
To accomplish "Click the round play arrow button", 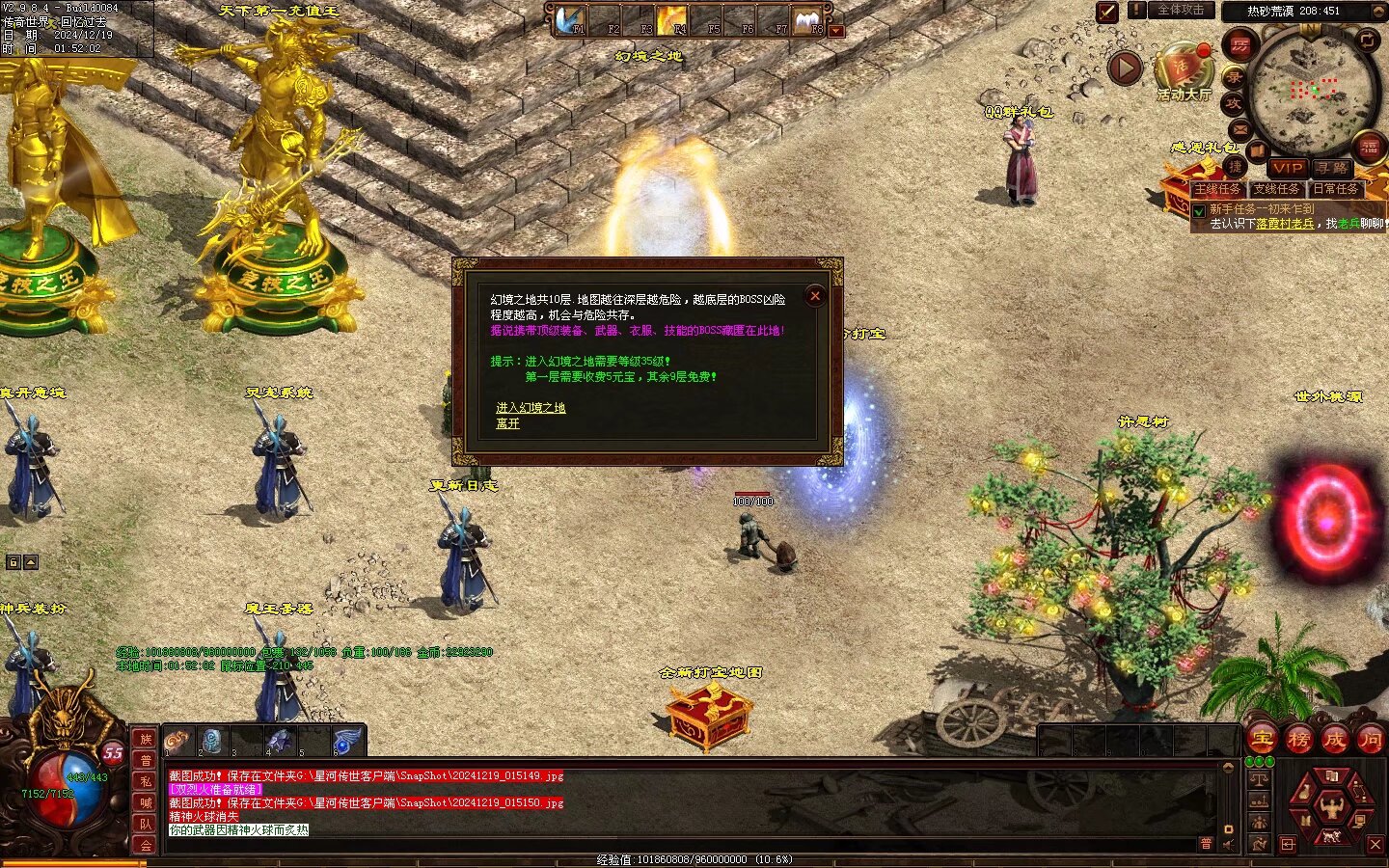I will 1125,68.
